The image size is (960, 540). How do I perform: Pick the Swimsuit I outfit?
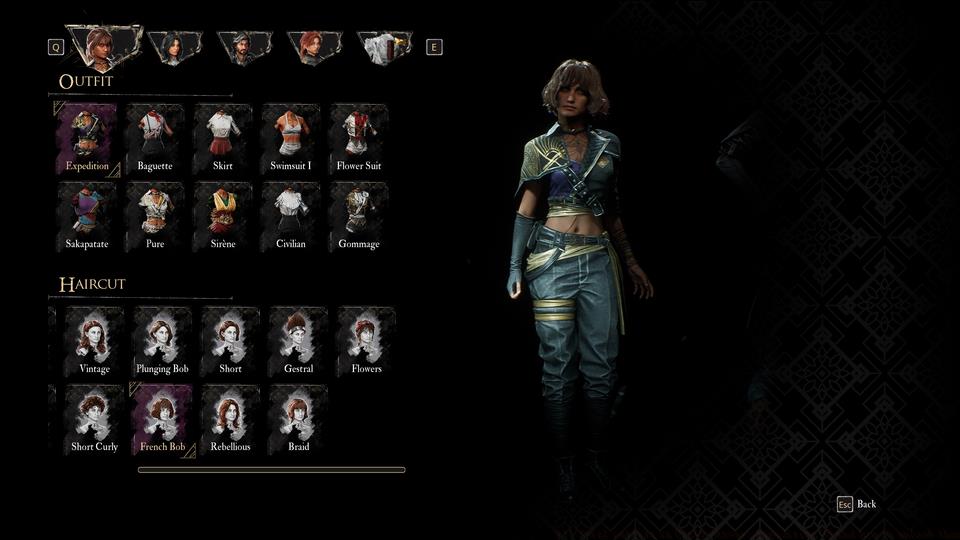click(x=291, y=139)
